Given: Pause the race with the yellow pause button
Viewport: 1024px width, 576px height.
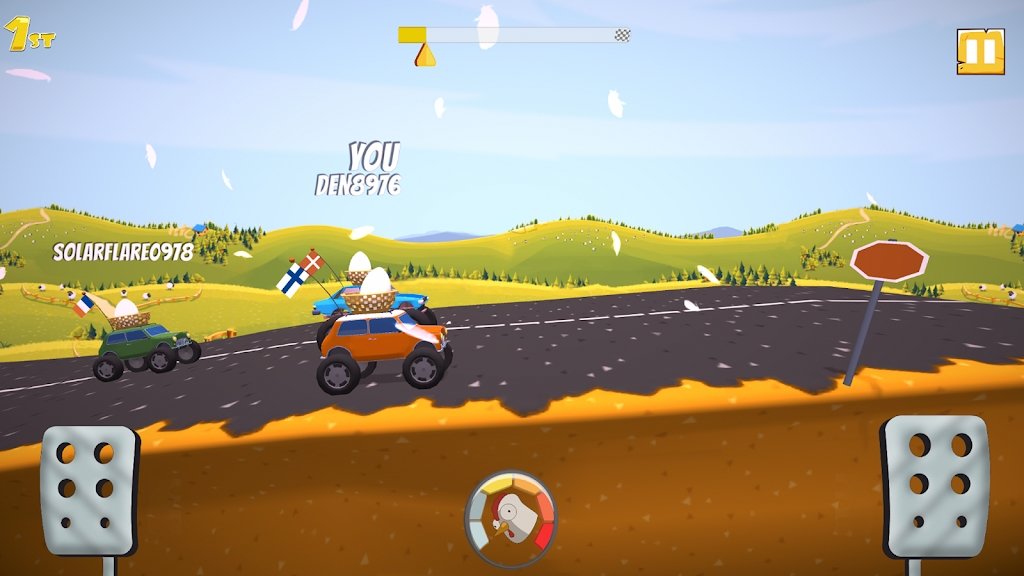Looking at the screenshot, I should [980, 51].
